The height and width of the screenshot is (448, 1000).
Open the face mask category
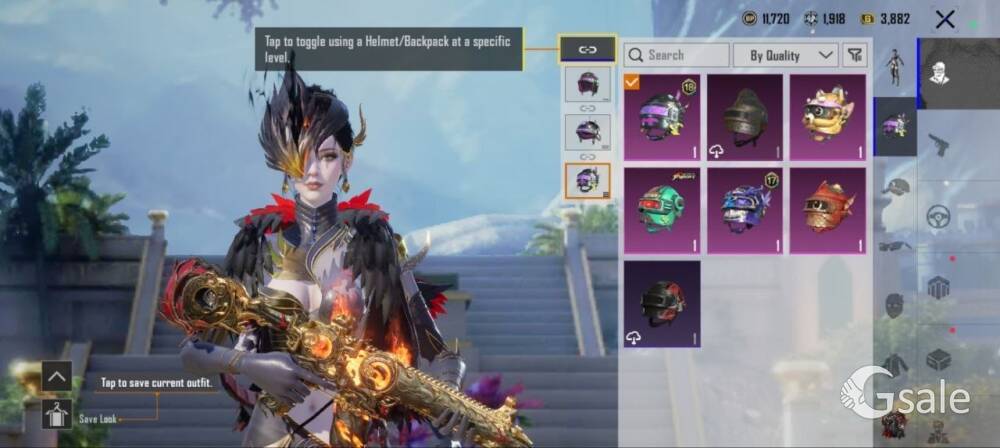(894, 305)
